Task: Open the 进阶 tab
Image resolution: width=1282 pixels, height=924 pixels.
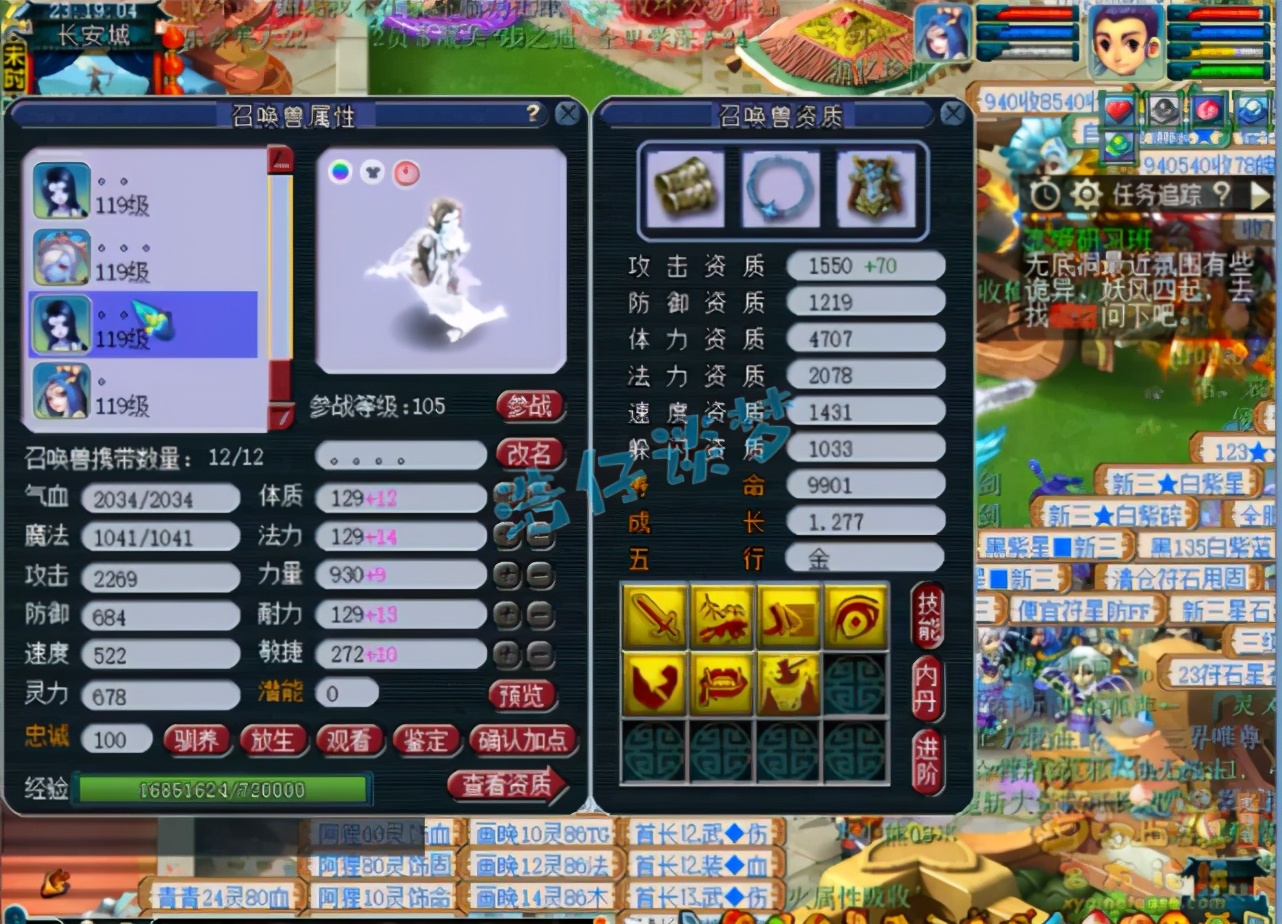Action: 928,763
